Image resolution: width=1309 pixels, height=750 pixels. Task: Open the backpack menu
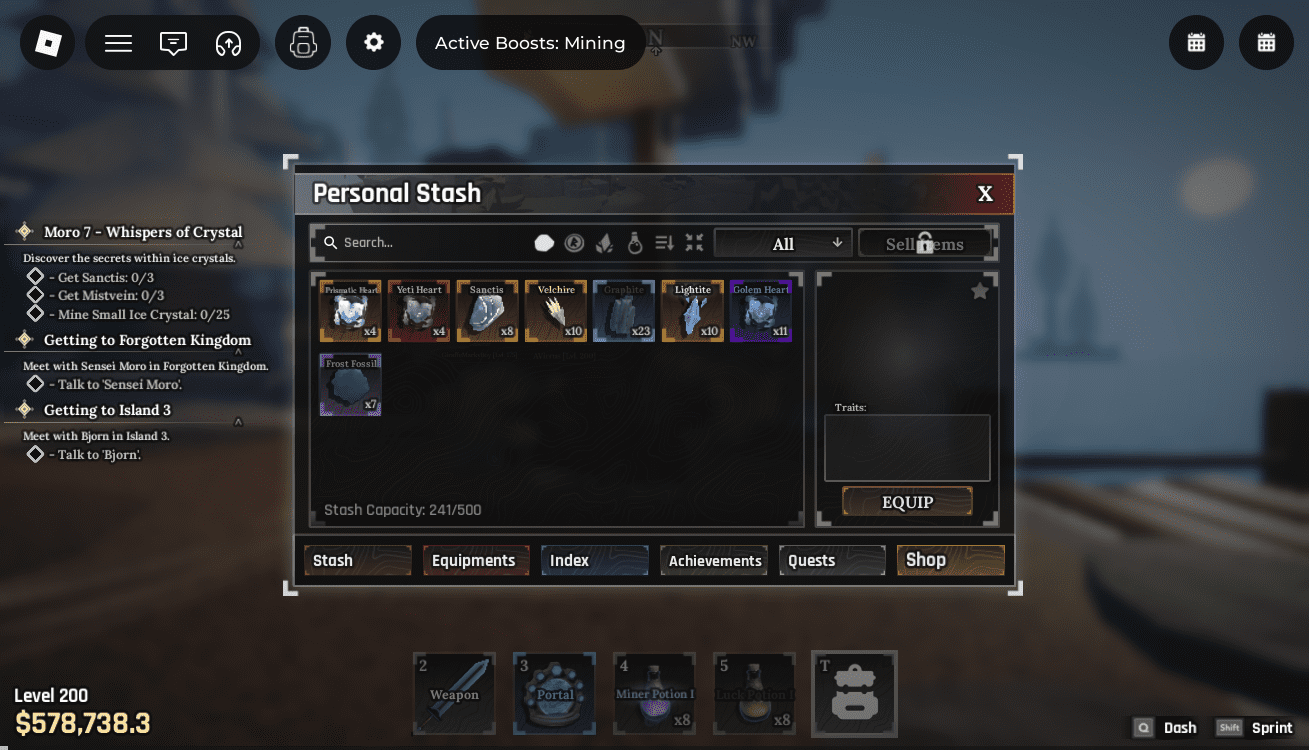[302, 42]
